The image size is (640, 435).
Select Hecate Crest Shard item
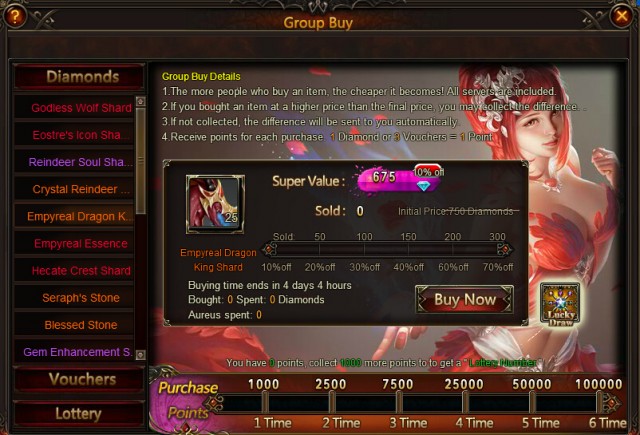coord(80,270)
